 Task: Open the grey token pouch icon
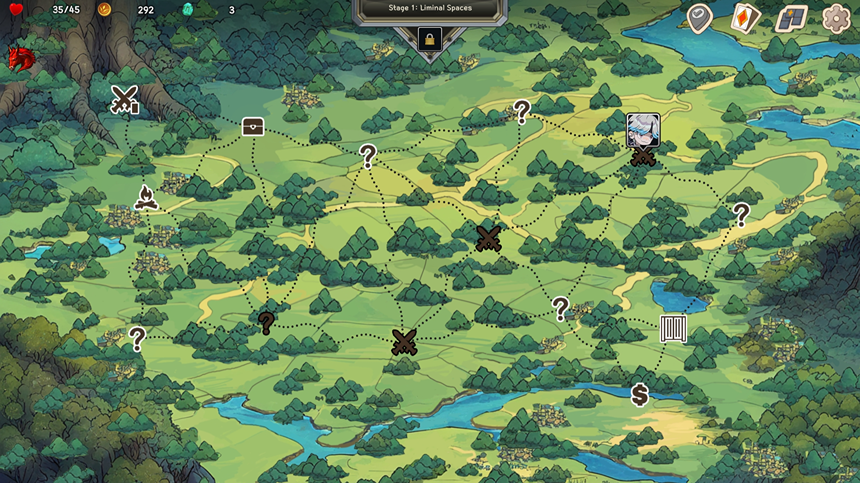pos(700,18)
